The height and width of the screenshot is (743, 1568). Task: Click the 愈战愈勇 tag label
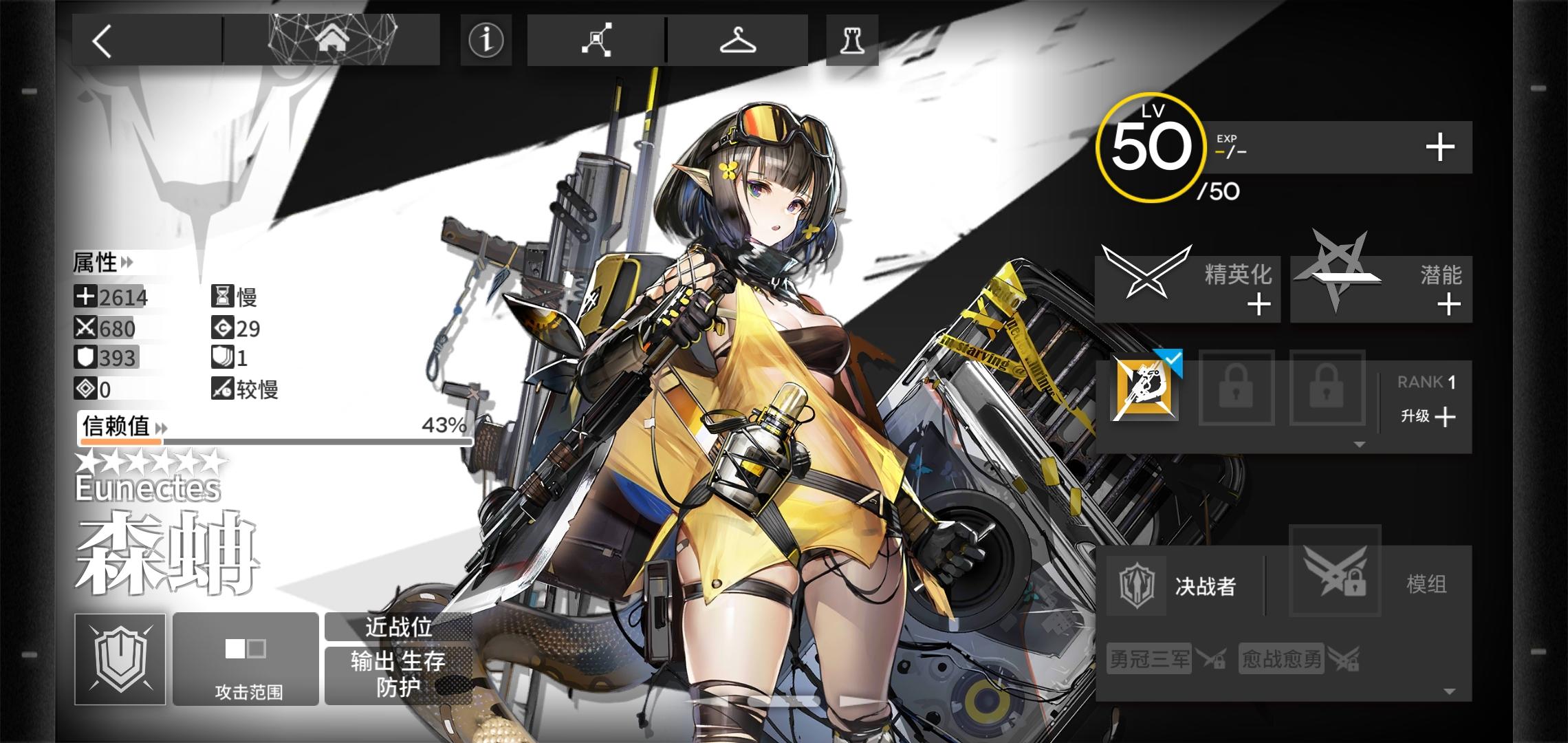1281,658
